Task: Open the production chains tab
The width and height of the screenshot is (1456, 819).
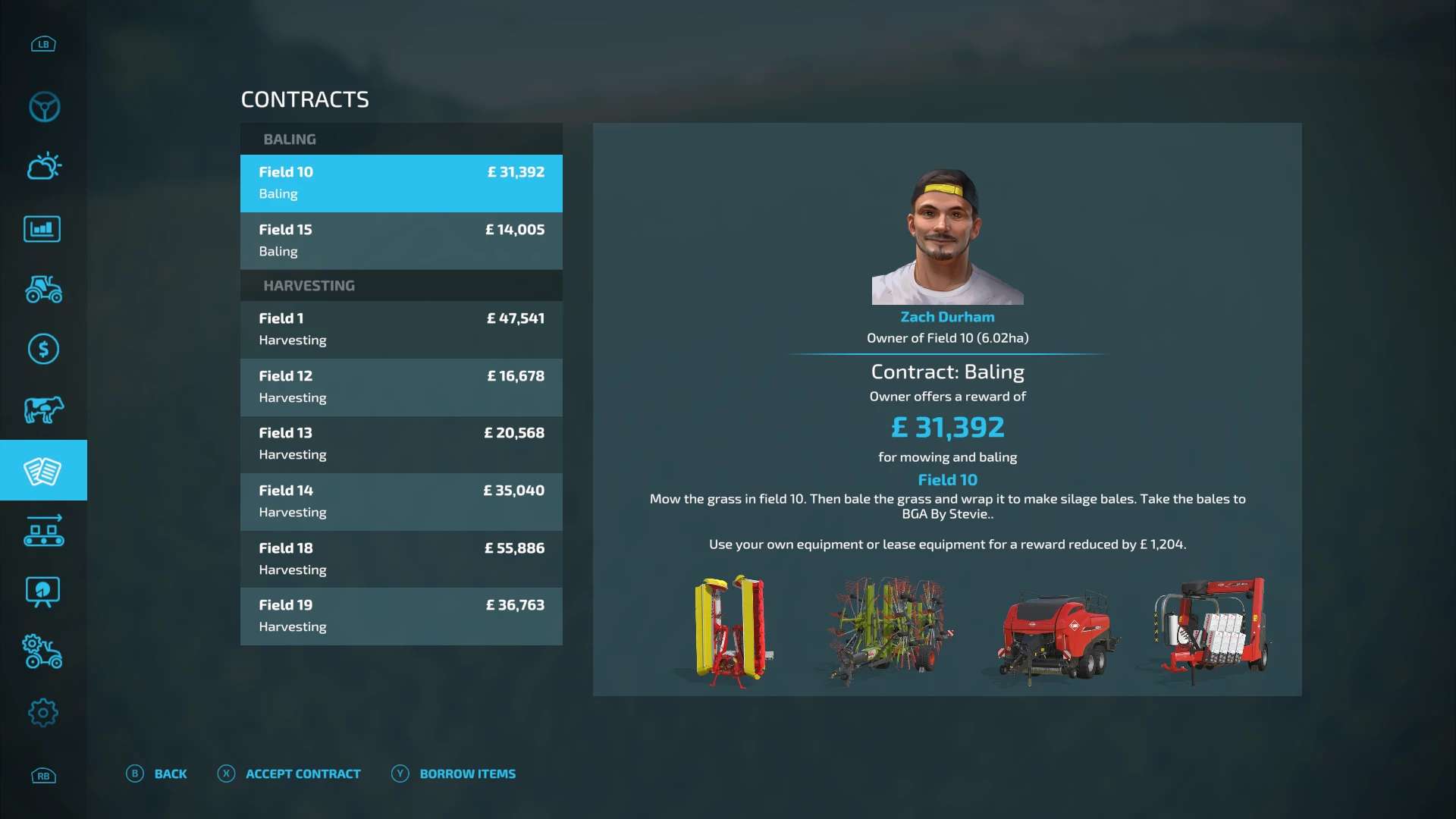Action: [x=44, y=531]
